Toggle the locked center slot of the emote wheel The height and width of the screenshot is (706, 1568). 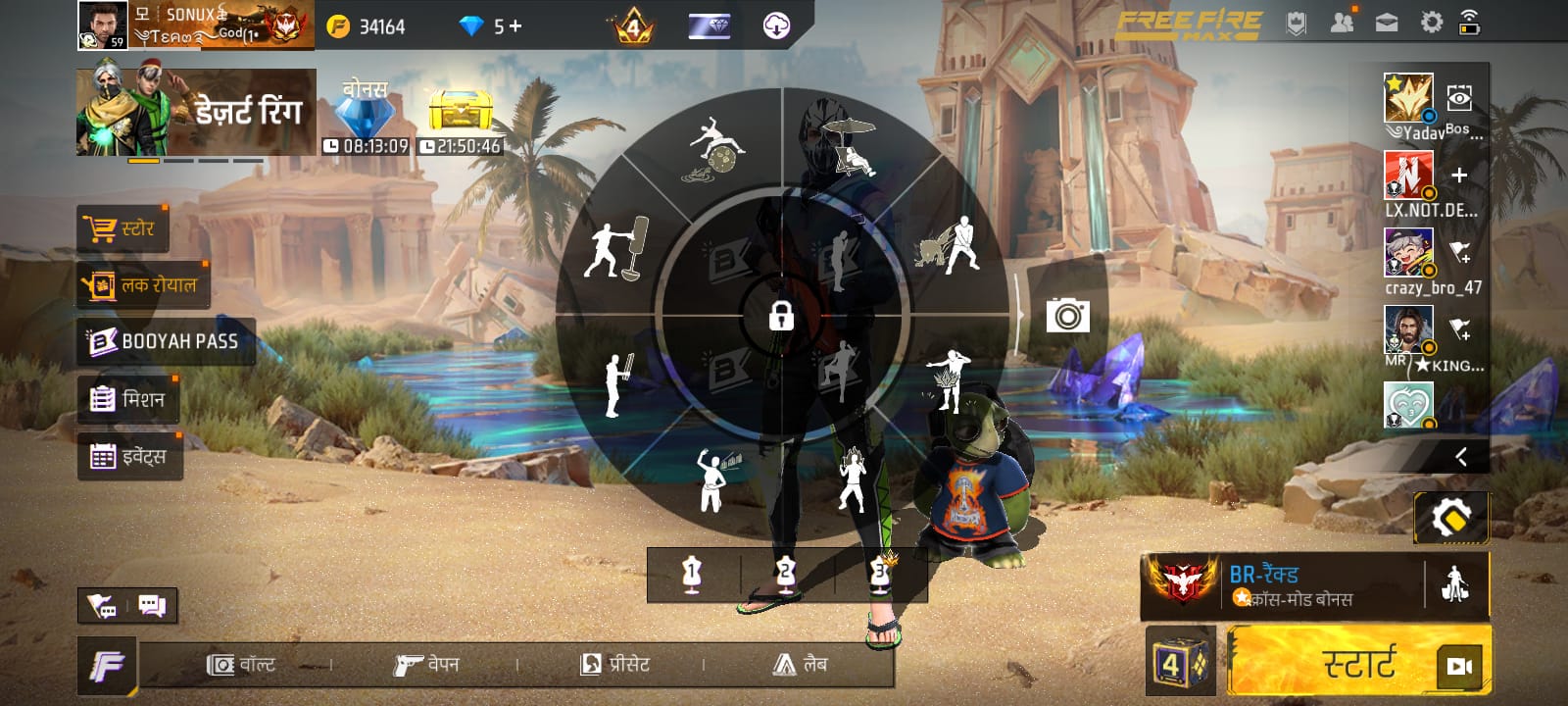click(779, 317)
